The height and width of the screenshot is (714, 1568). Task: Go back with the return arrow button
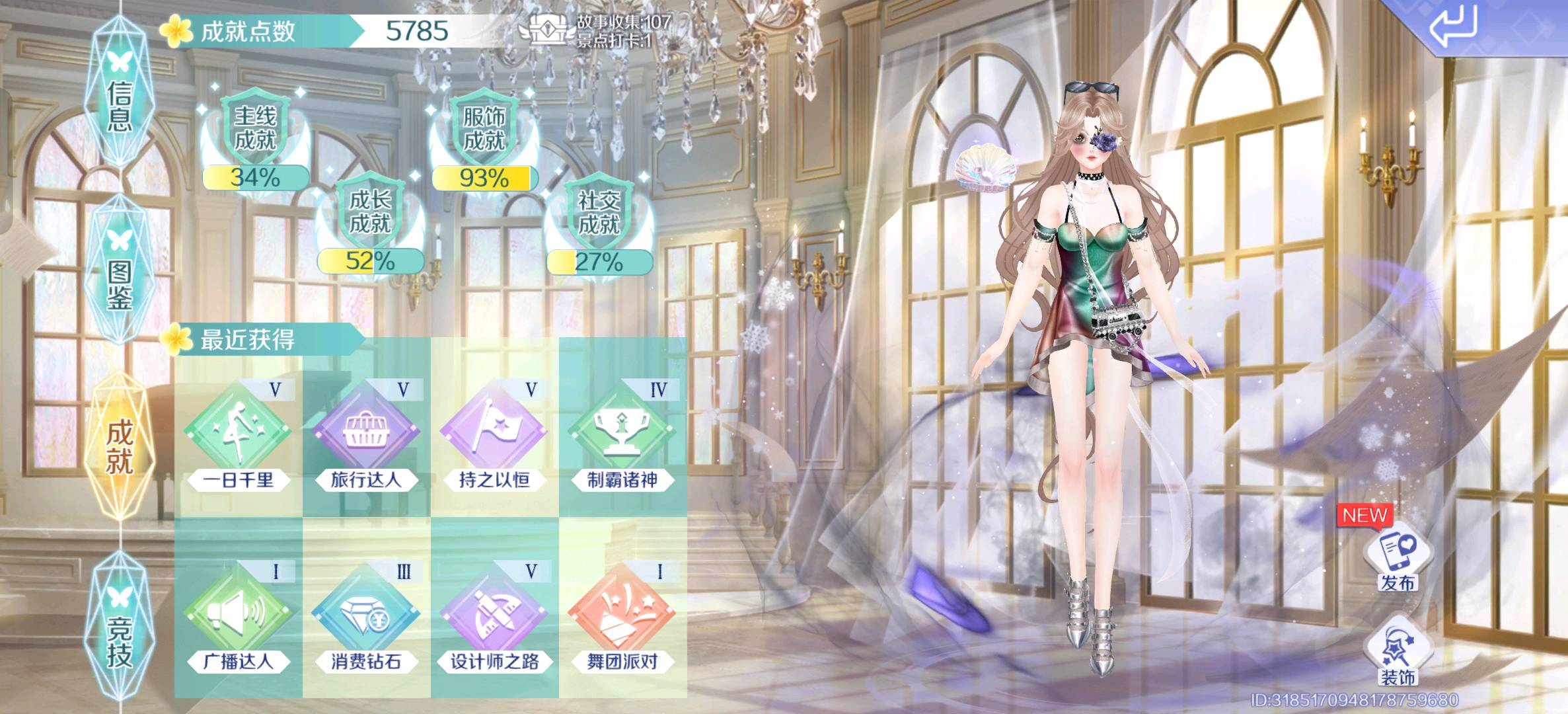1454,27
